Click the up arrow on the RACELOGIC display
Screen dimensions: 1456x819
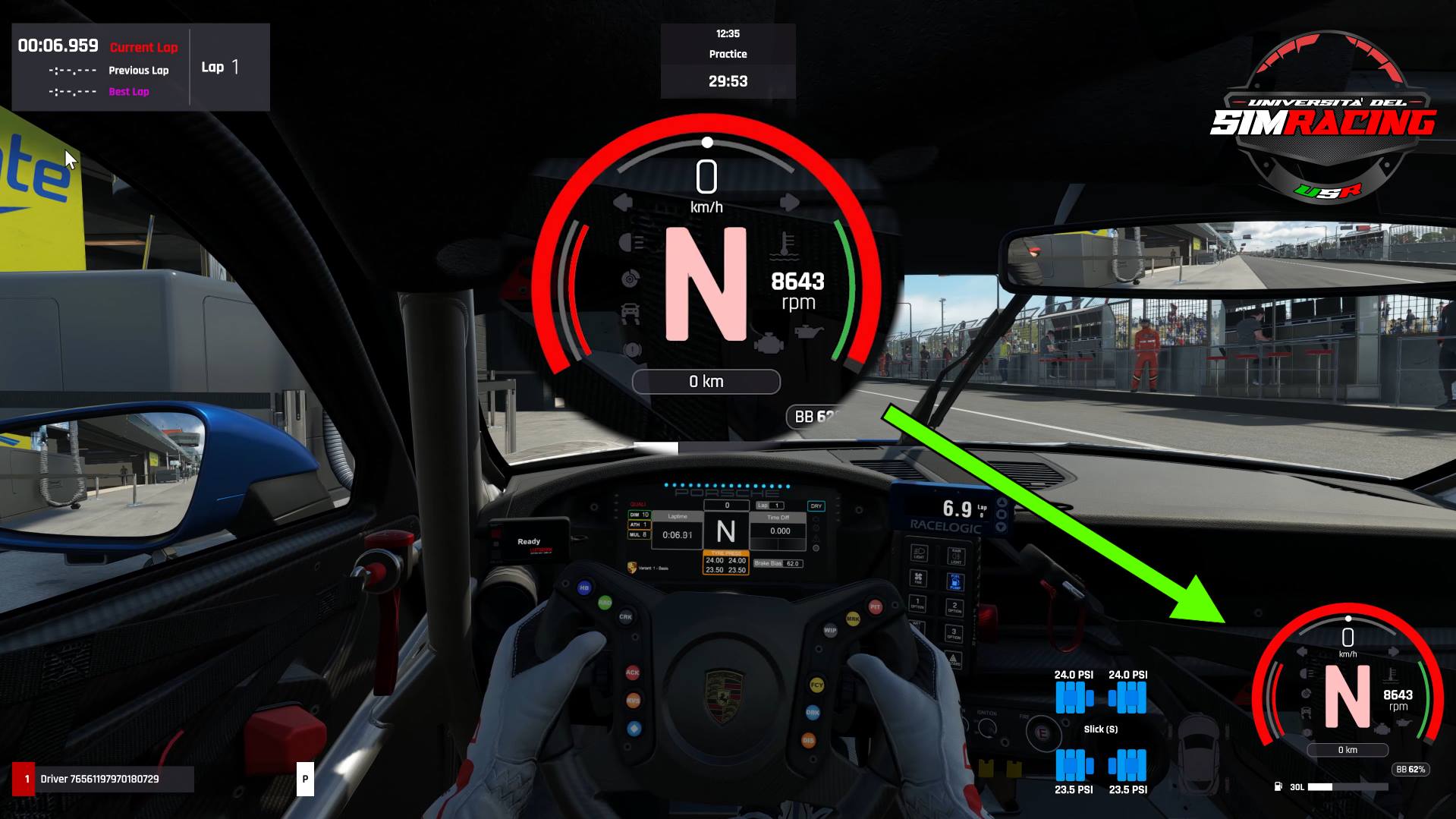[1002, 501]
